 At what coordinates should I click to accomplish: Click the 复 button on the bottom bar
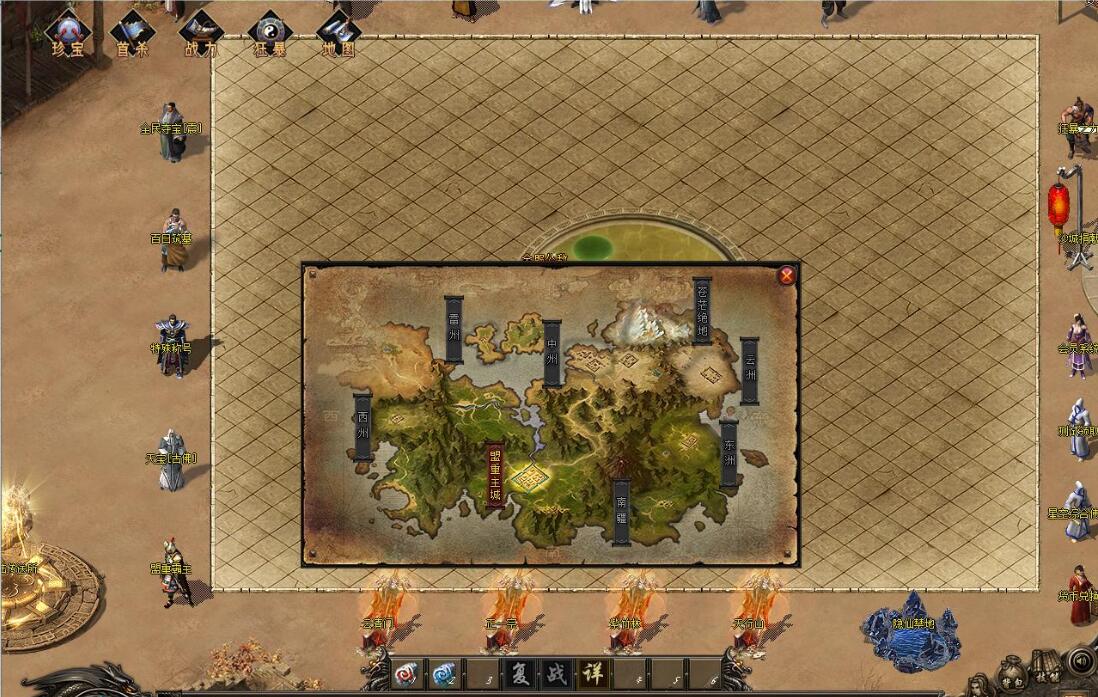pyautogui.click(x=518, y=672)
